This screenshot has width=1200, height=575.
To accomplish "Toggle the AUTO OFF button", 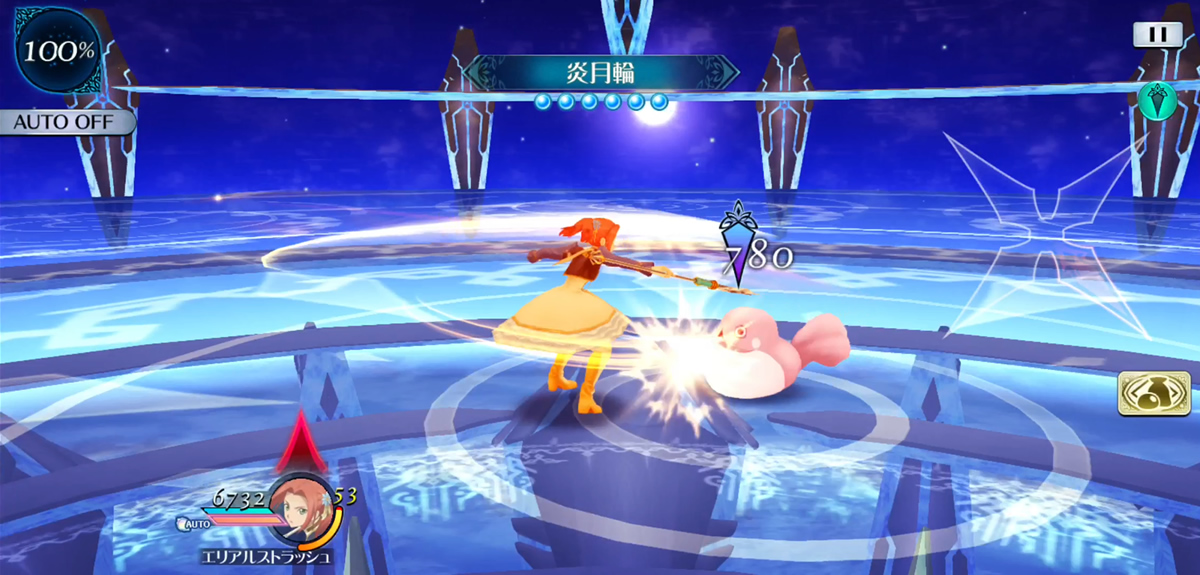I will (66, 123).
